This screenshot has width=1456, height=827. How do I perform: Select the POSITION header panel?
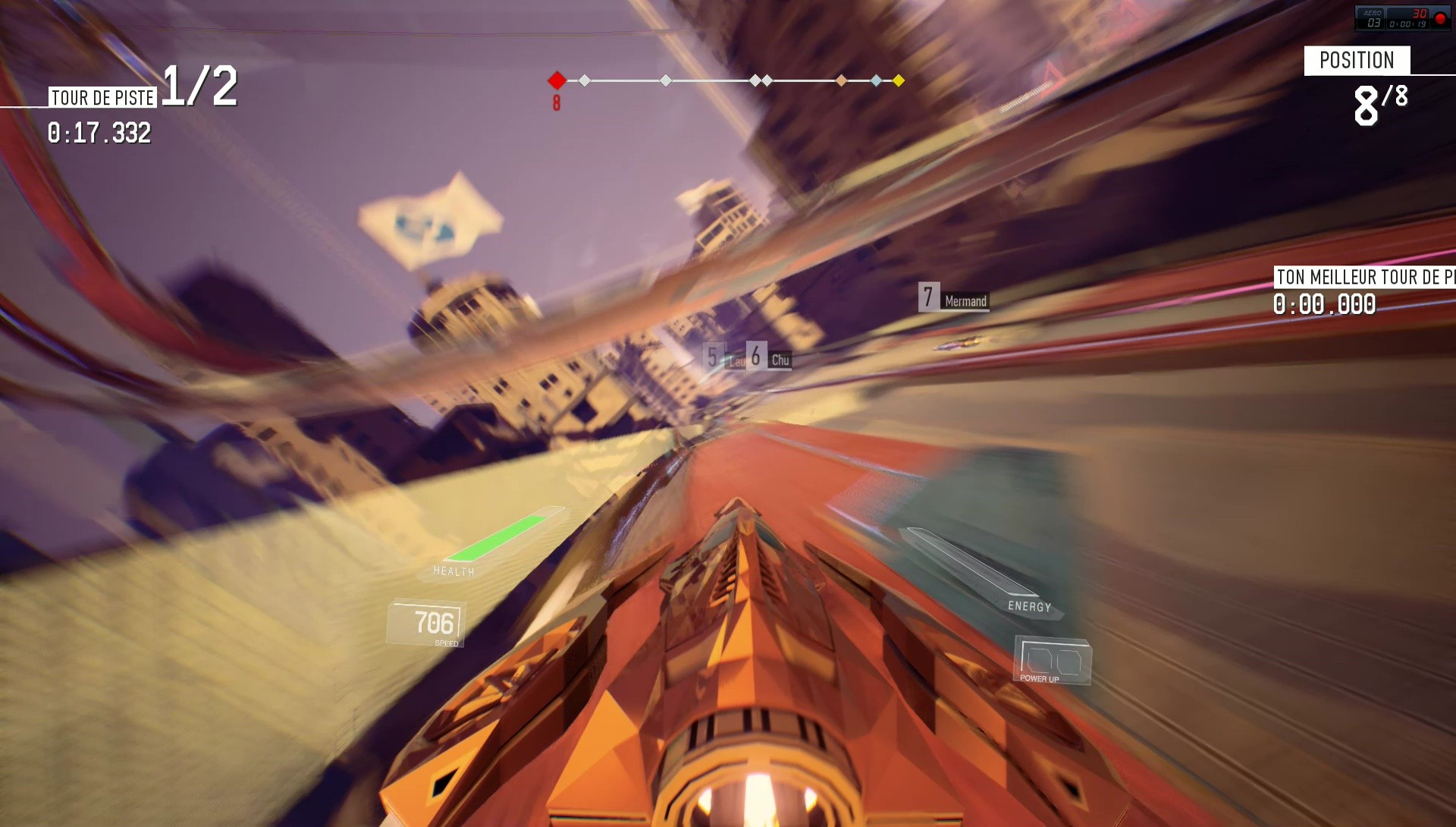[1357, 60]
